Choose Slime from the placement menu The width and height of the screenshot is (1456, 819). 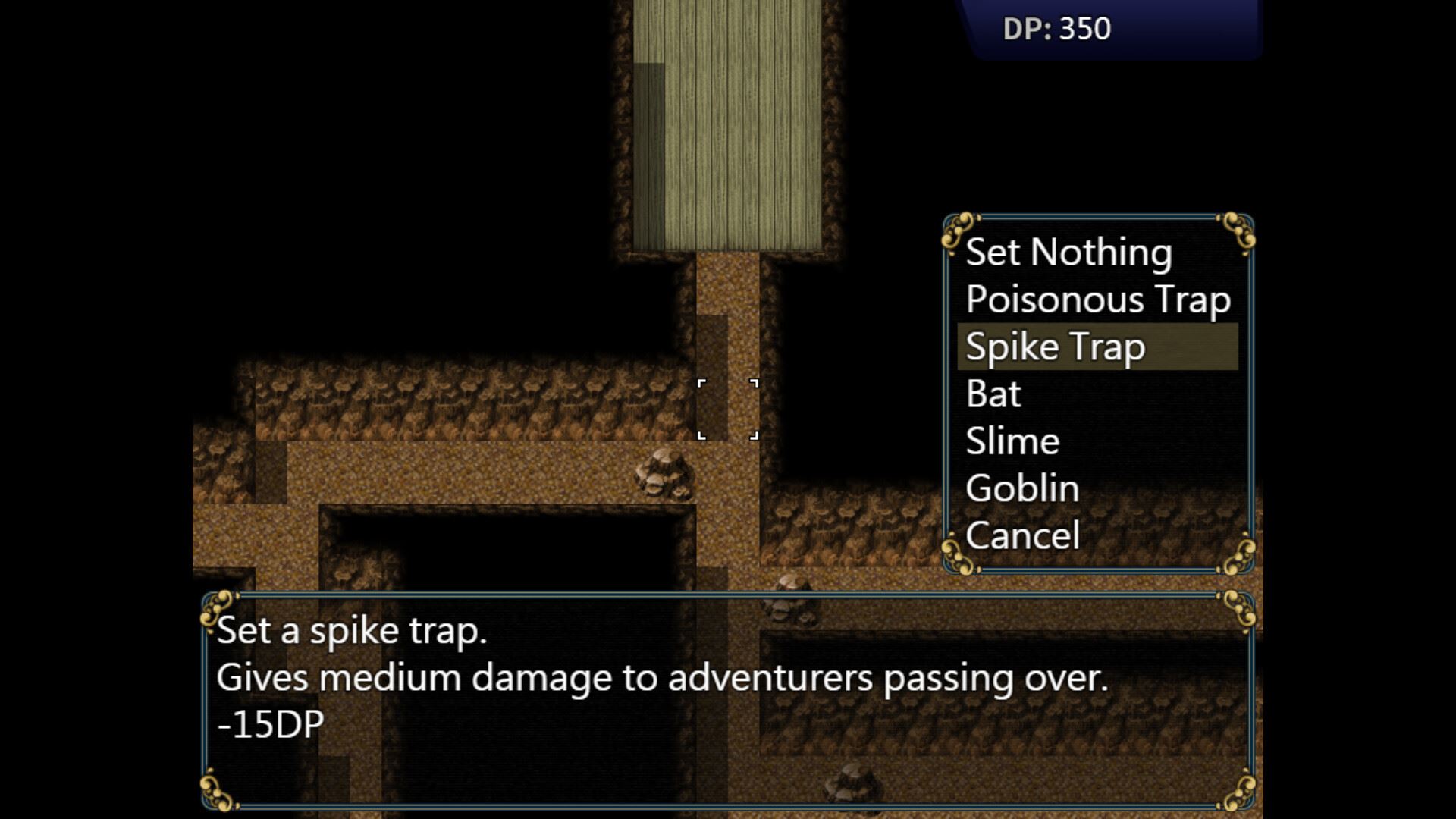click(1012, 441)
